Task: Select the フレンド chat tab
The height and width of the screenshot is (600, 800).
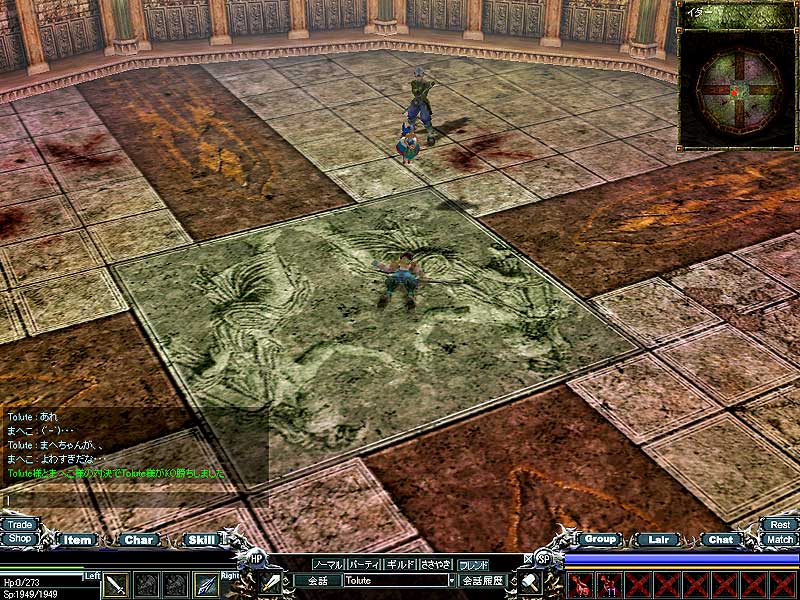Action: (473, 564)
